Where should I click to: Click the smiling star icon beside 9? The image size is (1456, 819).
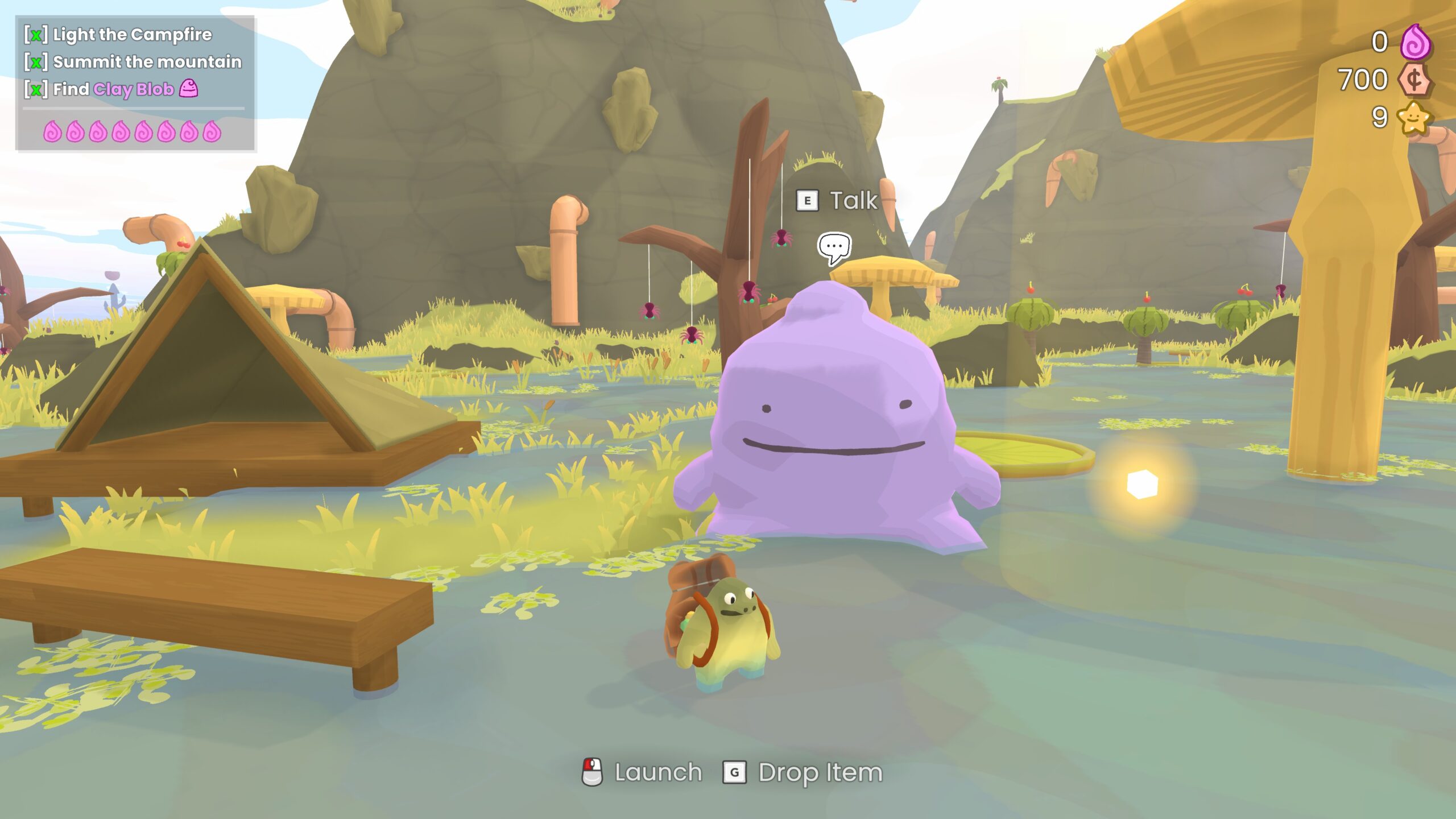click(1414, 118)
